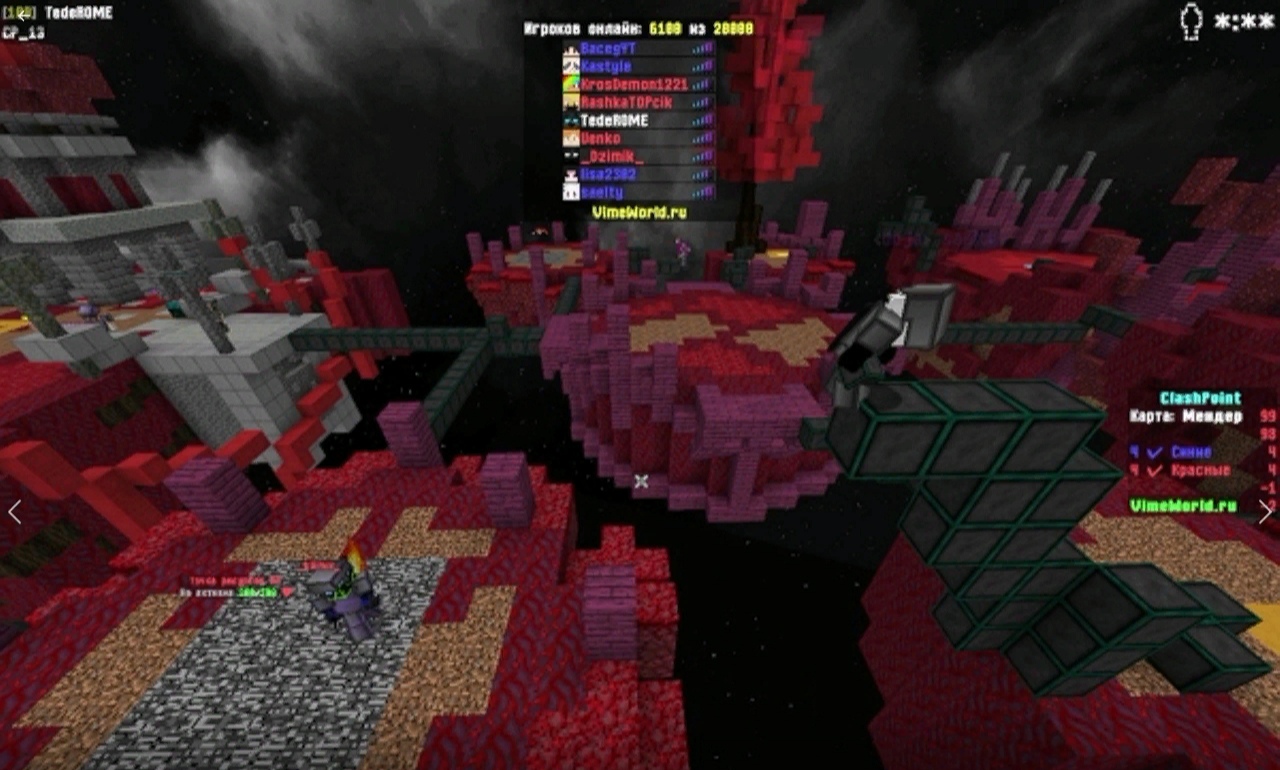The height and width of the screenshot is (770, 1280).
Task: Select the Venko player row
Action: pyautogui.click(x=638, y=138)
